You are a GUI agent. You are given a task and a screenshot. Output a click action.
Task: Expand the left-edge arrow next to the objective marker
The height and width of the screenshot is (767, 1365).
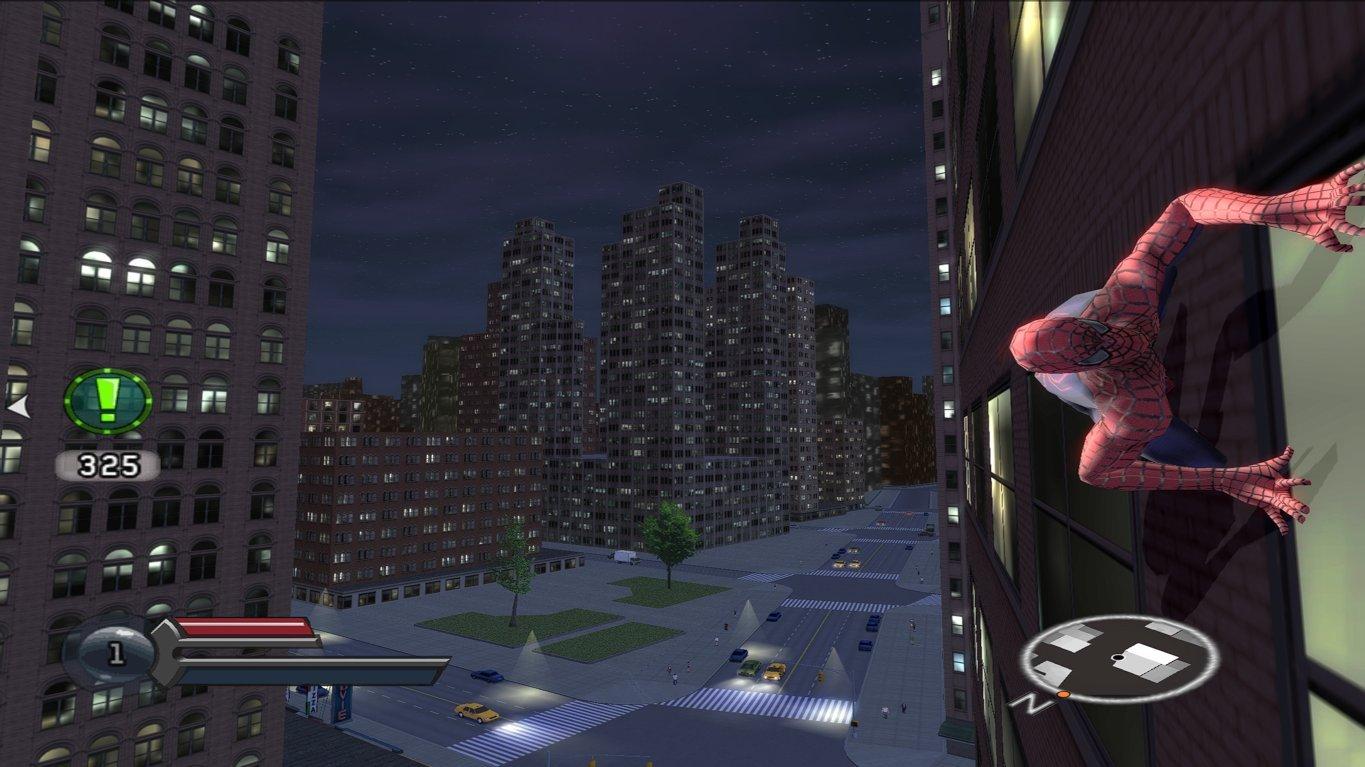click(18, 406)
